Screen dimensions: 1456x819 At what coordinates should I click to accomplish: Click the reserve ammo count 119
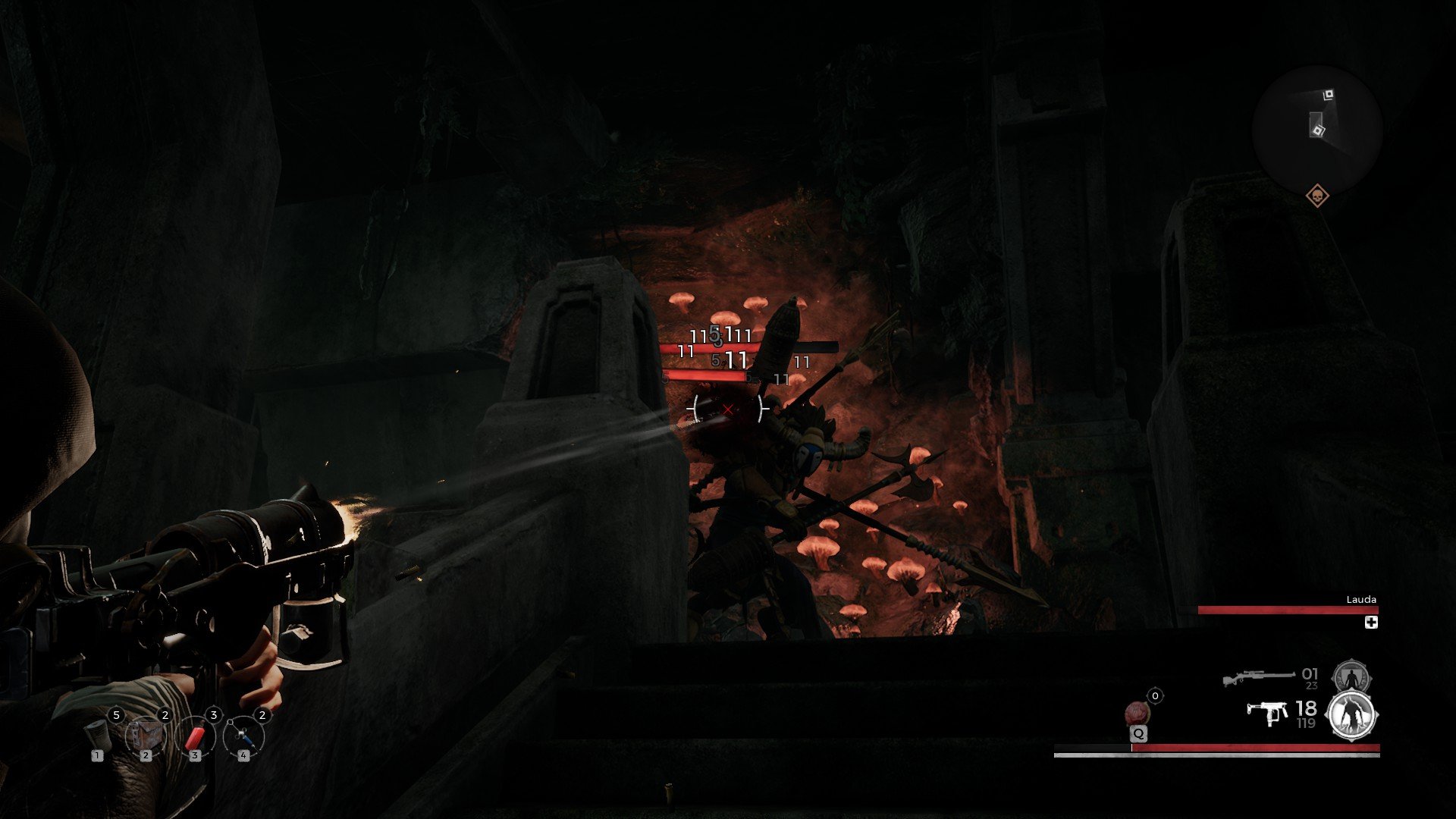pyautogui.click(x=1305, y=723)
